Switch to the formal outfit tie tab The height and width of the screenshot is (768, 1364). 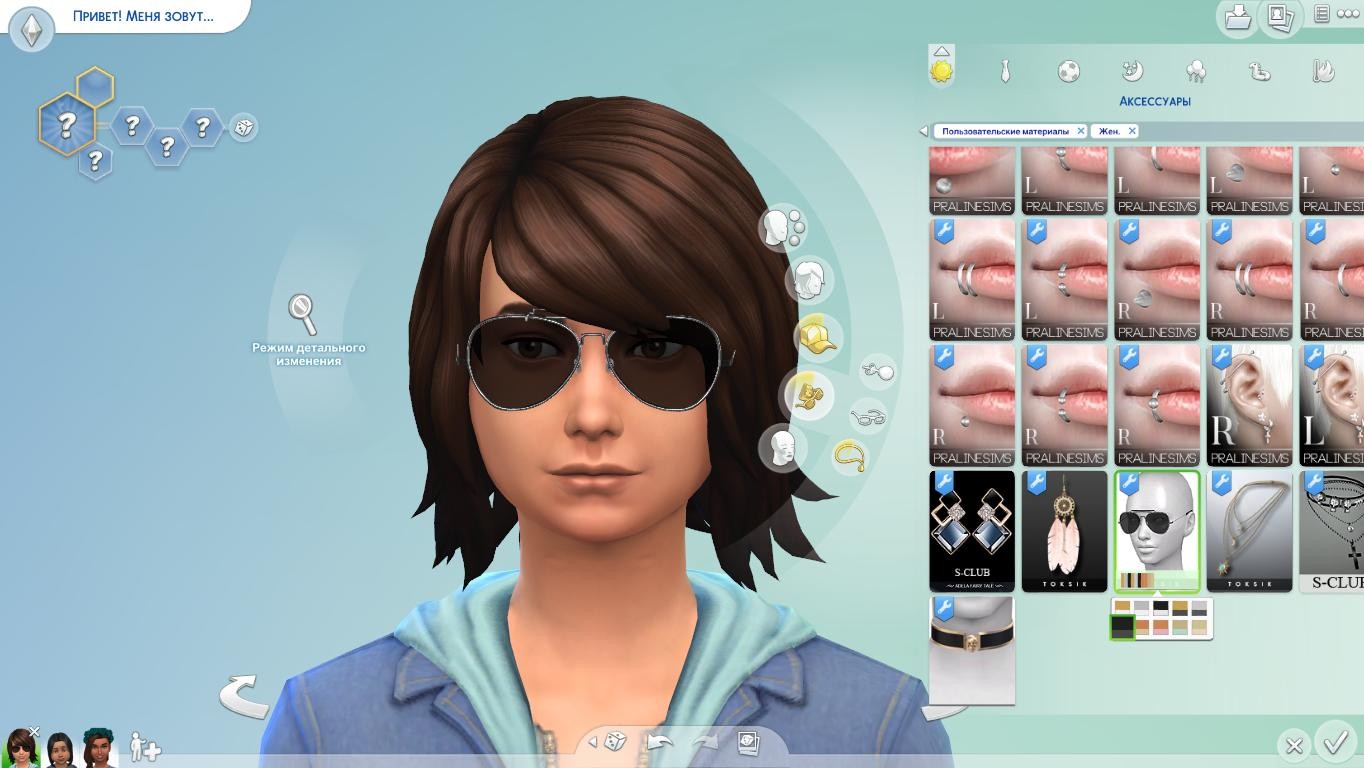tap(1005, 71)
